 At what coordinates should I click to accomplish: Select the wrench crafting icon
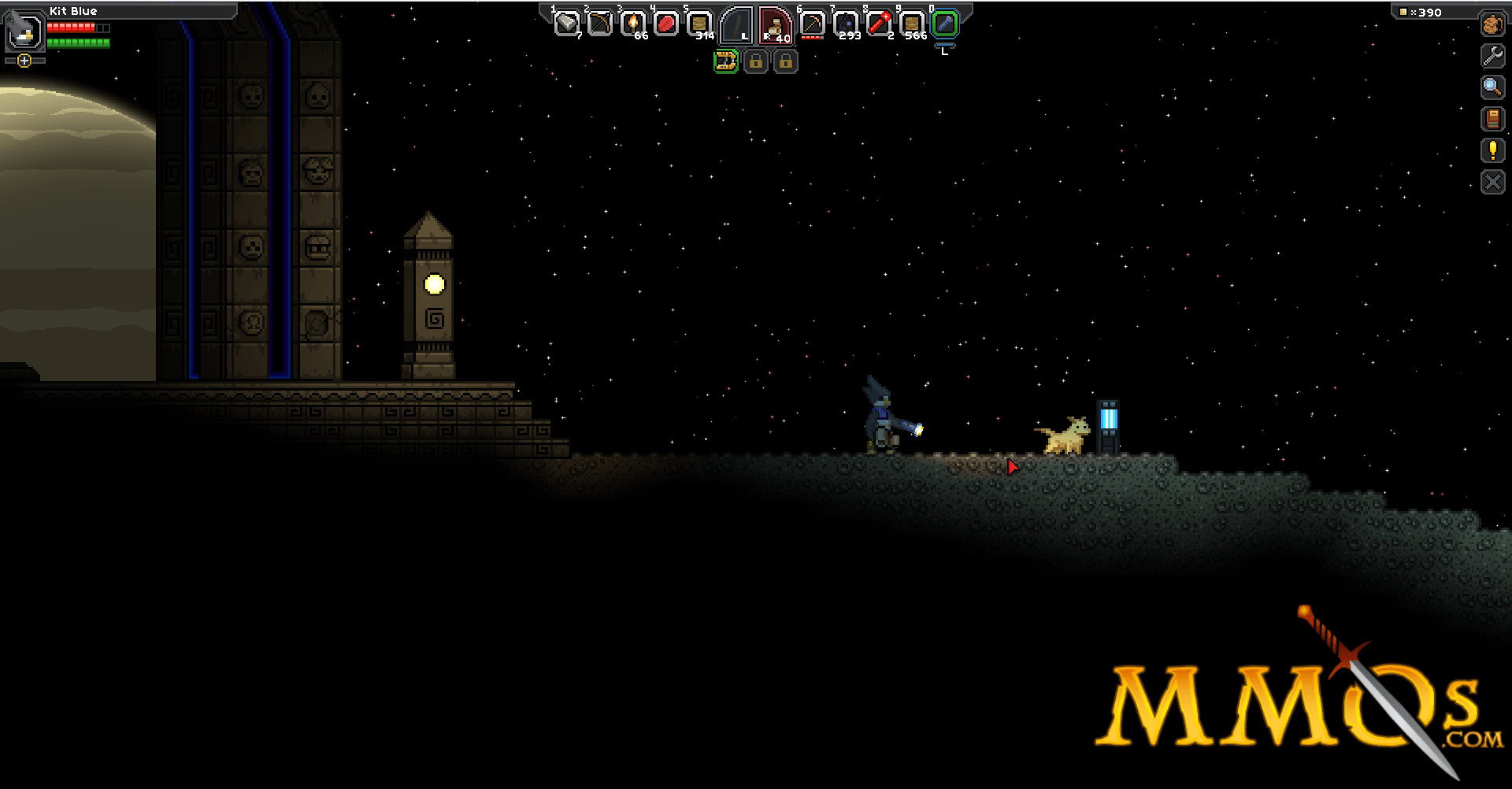click(x=1492, y=56)
